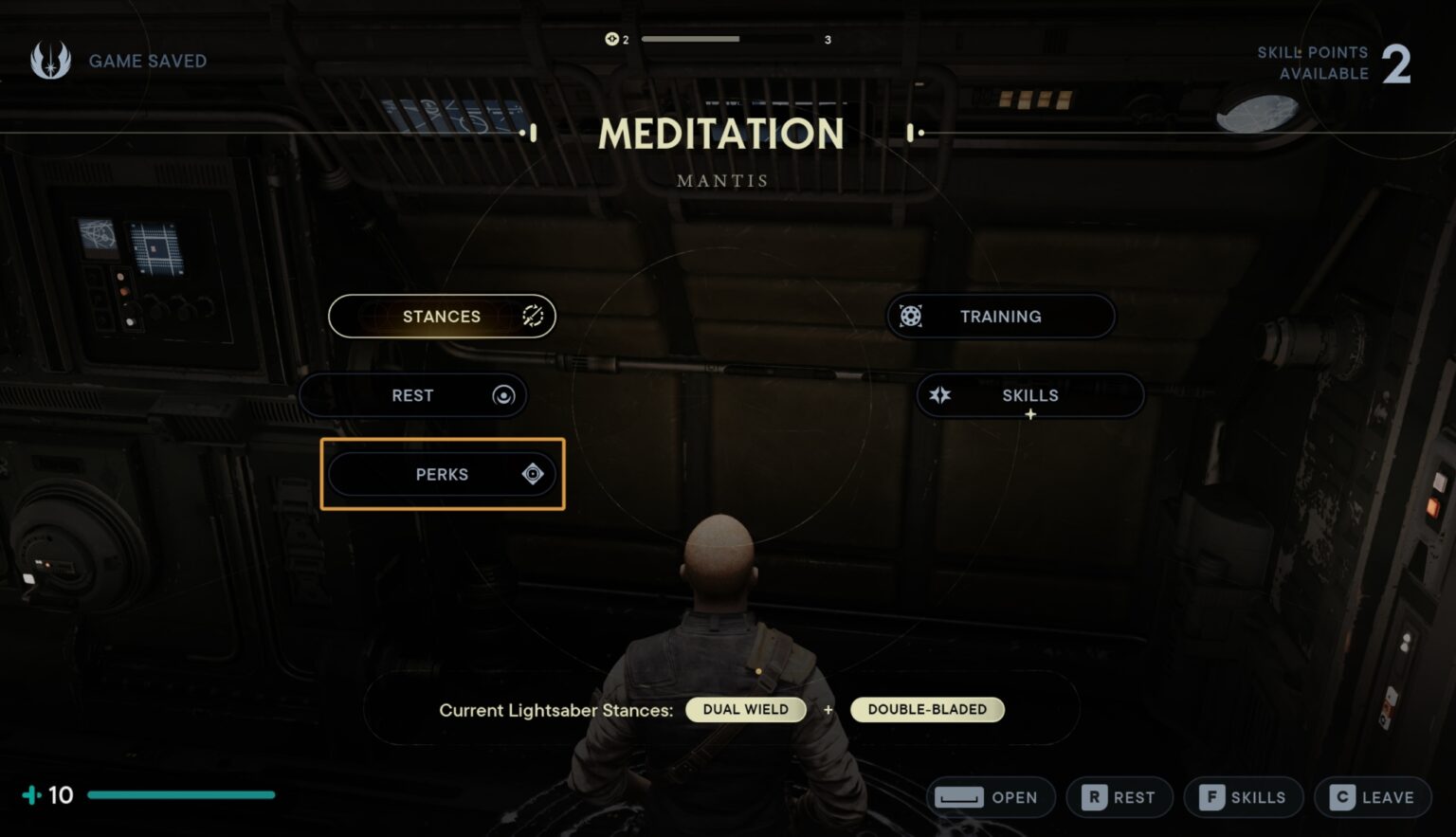
Task: Select the diamond Perks icon
Action: coord(533,474)
